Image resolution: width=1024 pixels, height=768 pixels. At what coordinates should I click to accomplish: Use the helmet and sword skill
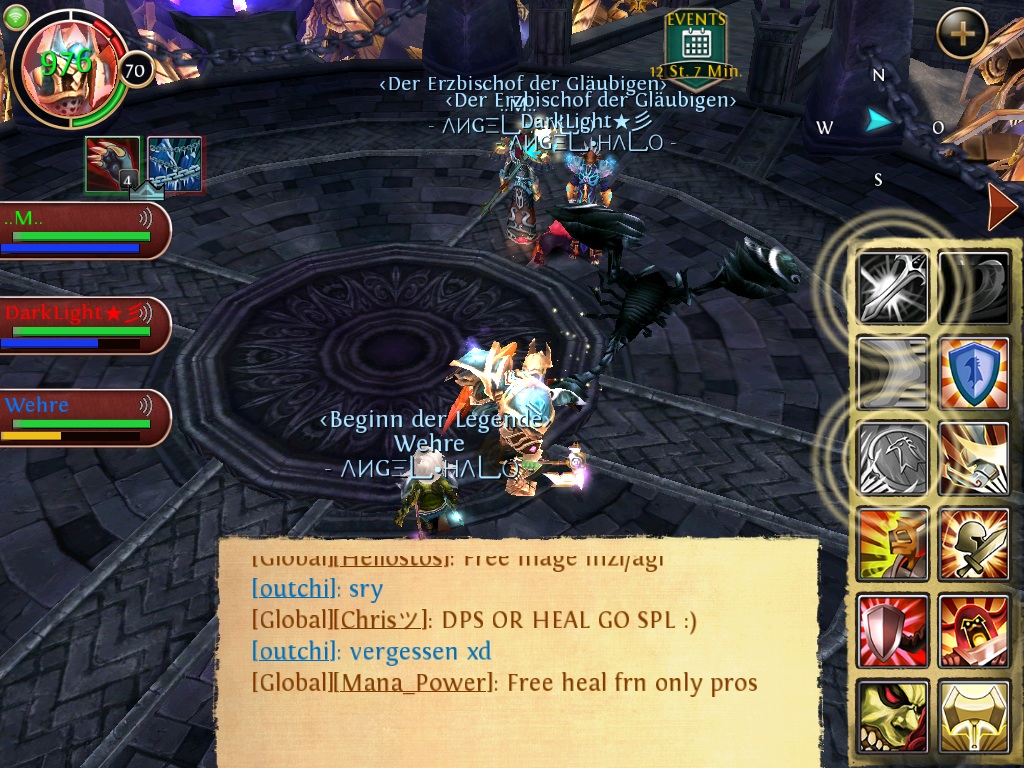974,544
